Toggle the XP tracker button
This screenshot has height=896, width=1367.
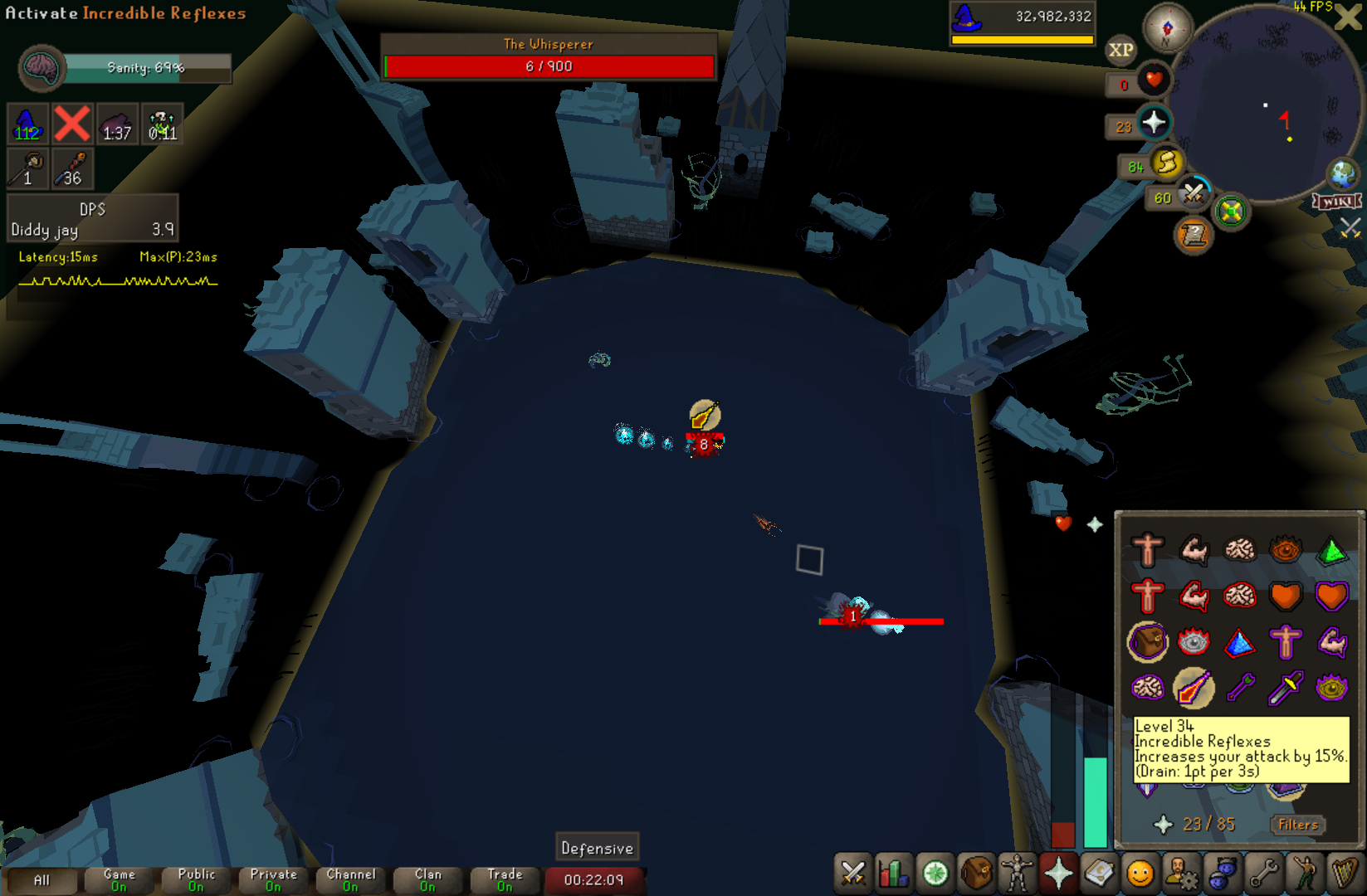tap(1120, 50)
